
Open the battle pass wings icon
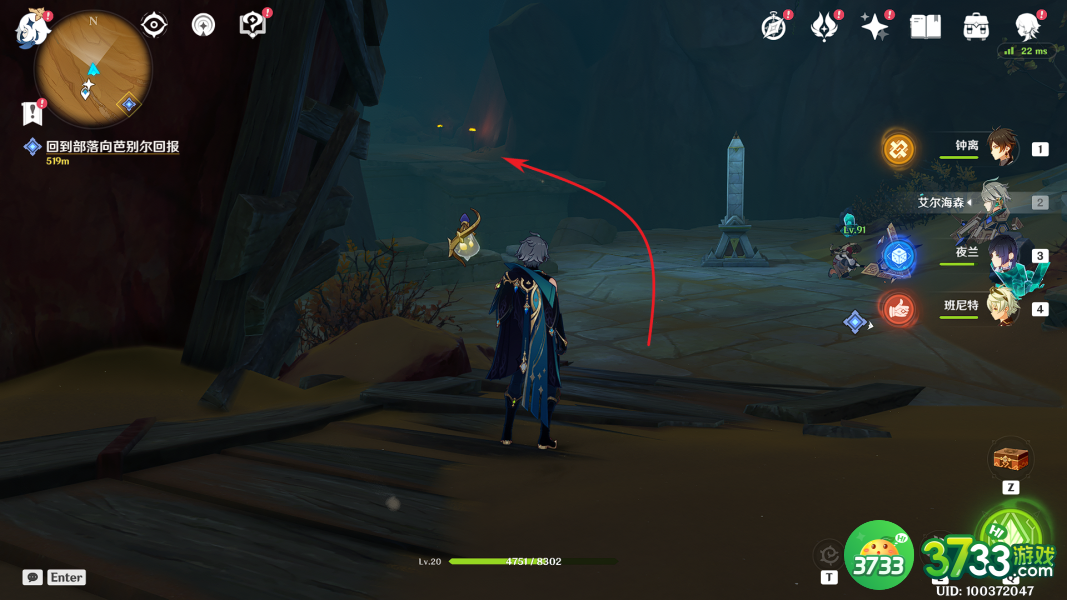click(824, 27)
